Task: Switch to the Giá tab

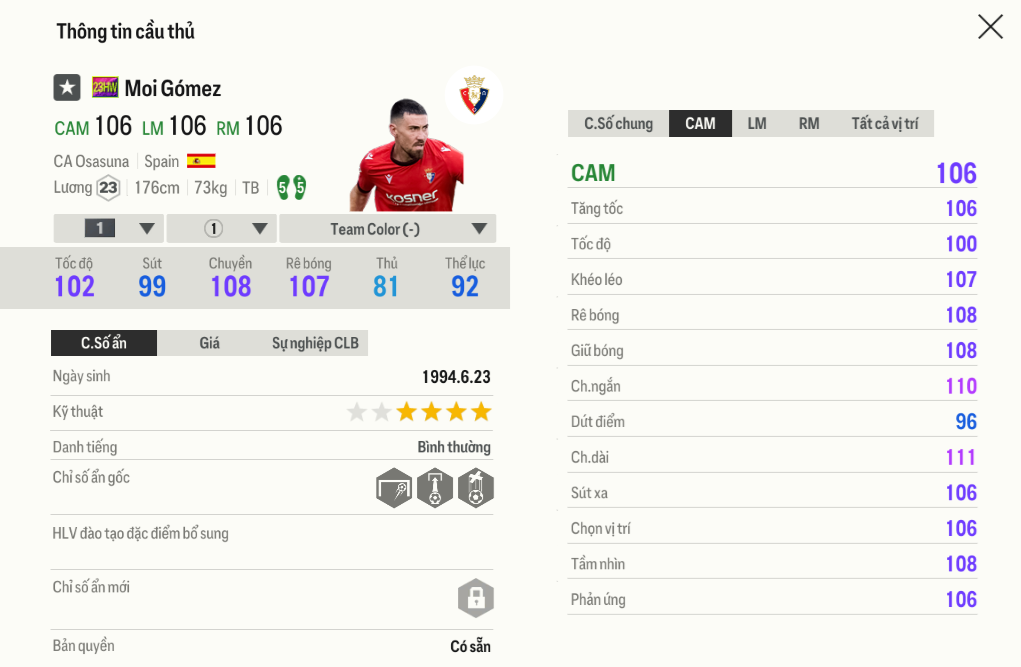Action: pyautogui.click(x=209, y=343)
